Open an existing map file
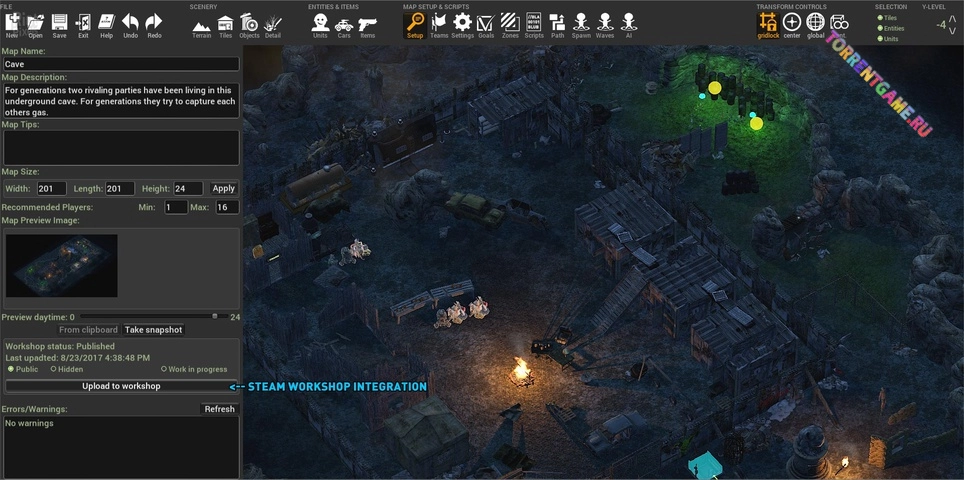964x480 pixels. 35,23
